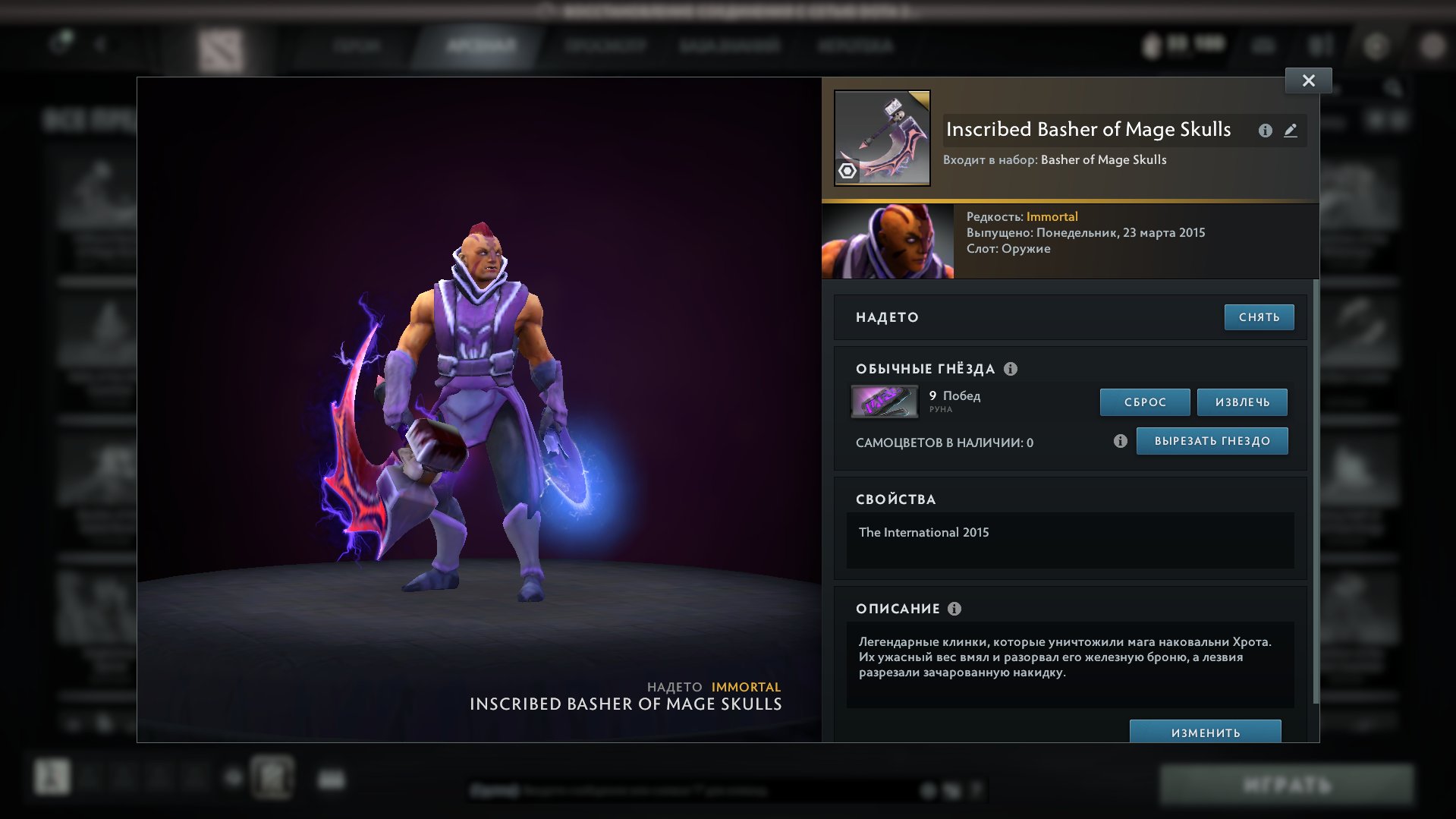Click the Dota 2 logo in the top bar

[221, 46]
